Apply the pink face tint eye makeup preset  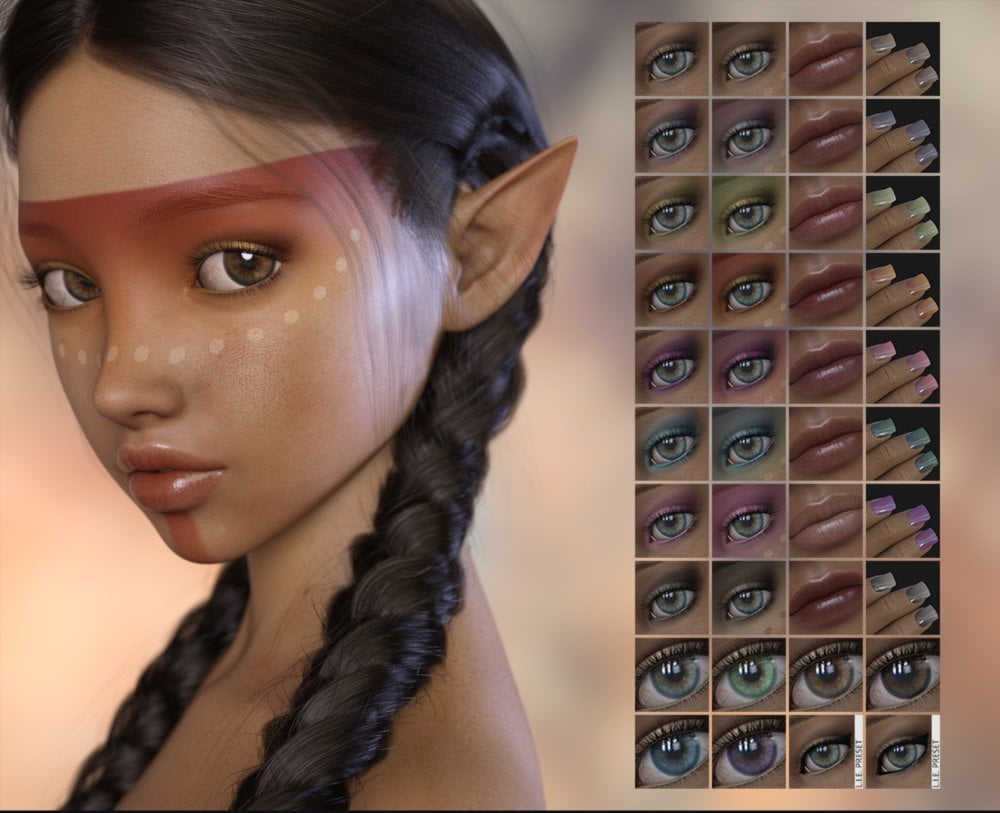tap(749, 521)
